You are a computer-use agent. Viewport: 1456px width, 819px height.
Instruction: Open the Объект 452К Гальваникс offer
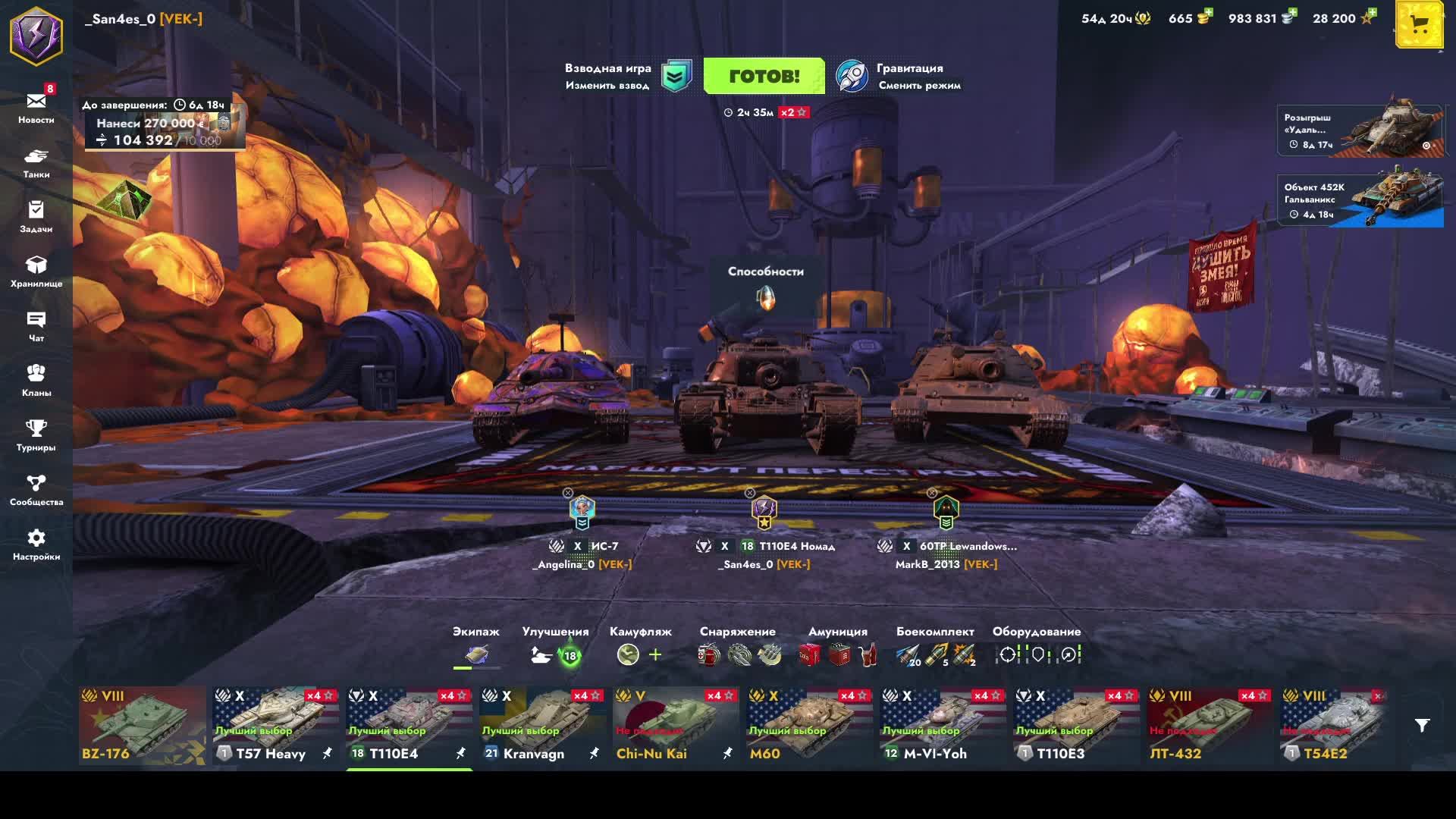[1360, 200]
